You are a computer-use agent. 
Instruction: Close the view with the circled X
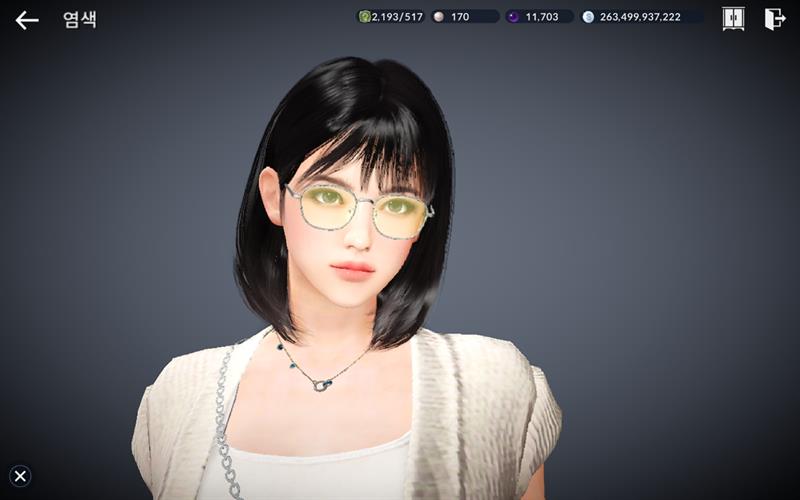point(20,476)
